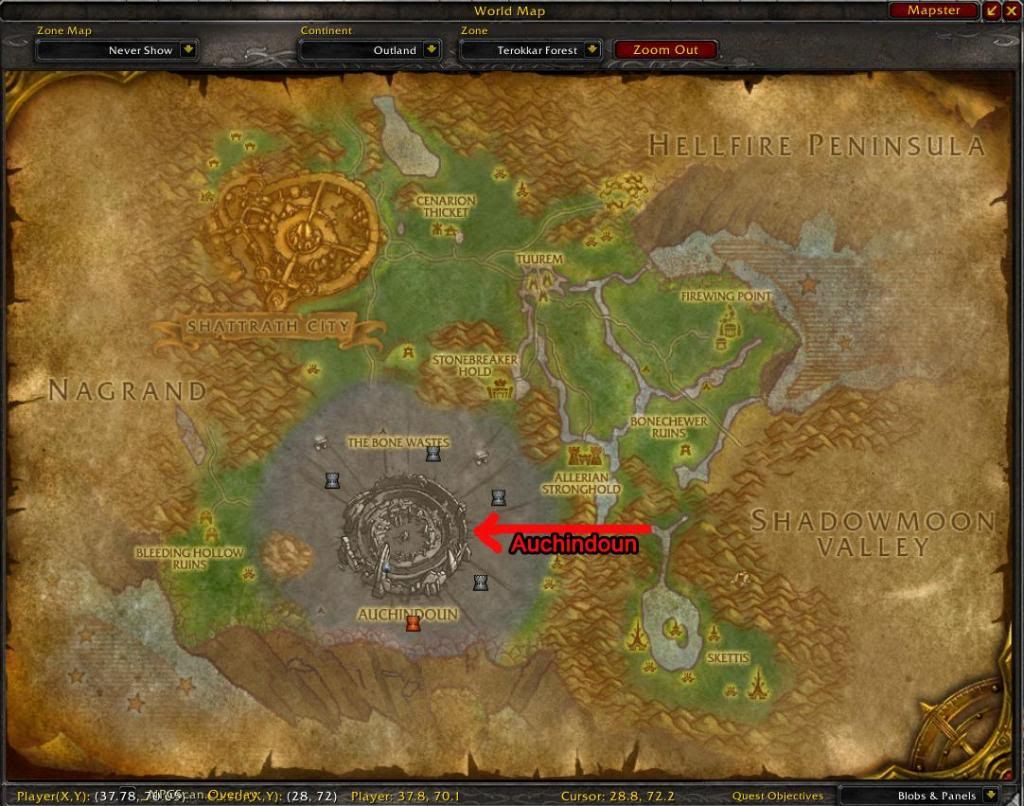Click the red Zoom Out button
Viewport: 1024px width, 806px height.
tap(665, 50)
